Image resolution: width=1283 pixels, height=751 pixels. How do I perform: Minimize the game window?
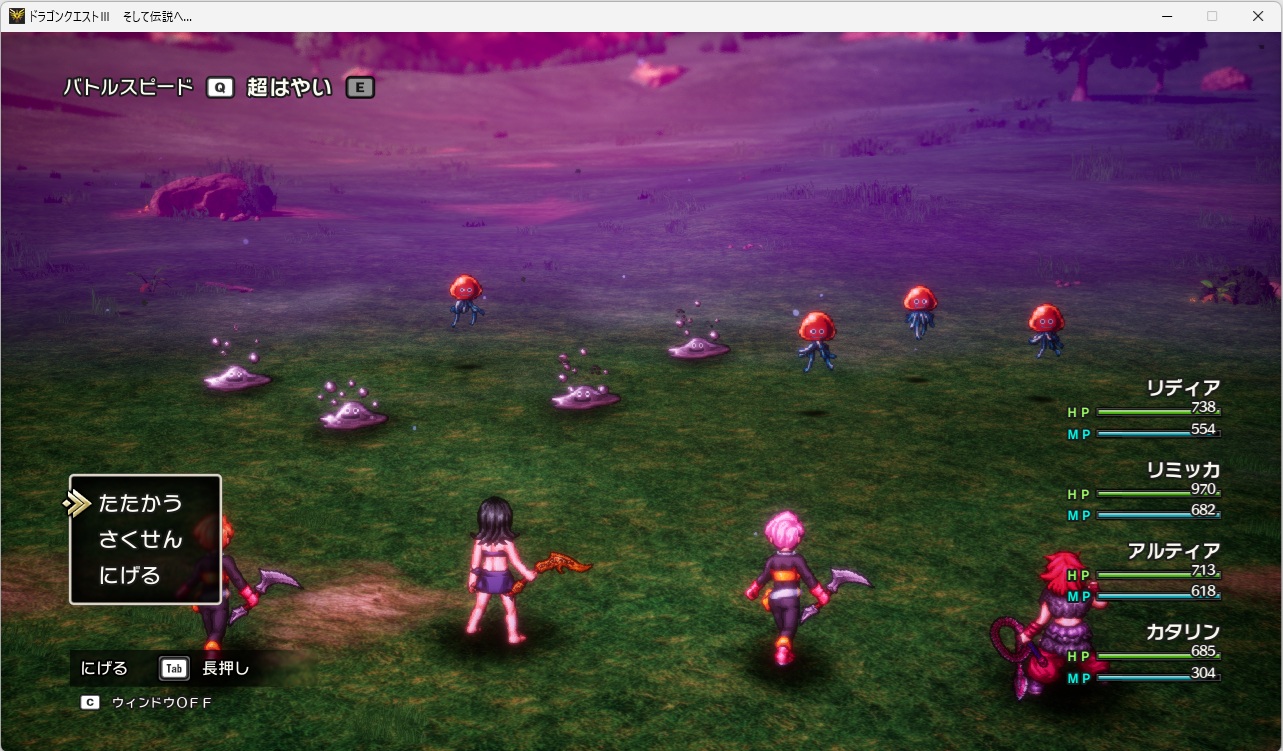[x=1166, y=16]
